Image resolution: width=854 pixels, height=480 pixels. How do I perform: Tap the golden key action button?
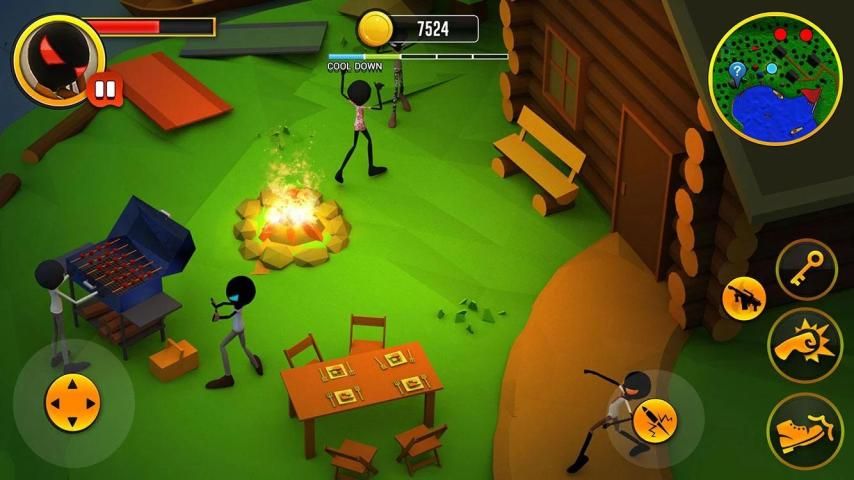pyautogui.click(x=805, y=268)
